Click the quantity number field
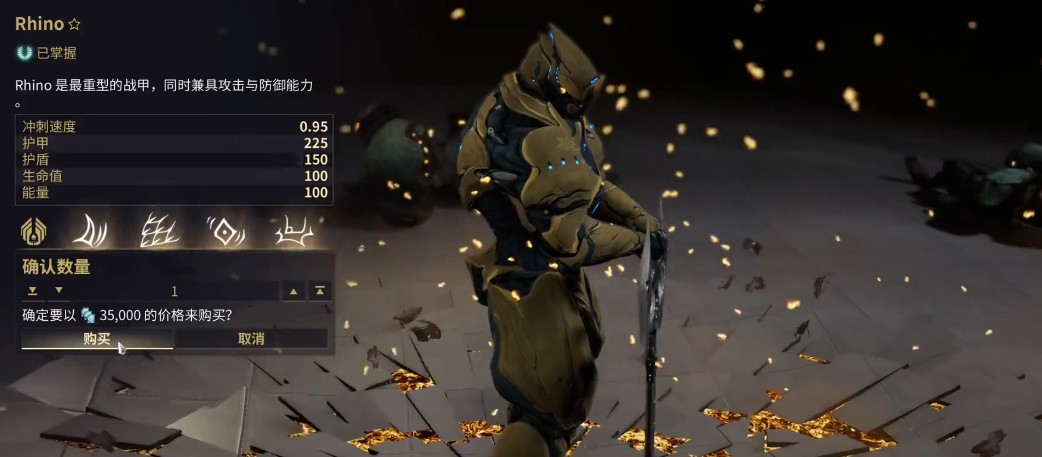 (x=175, y=291)
